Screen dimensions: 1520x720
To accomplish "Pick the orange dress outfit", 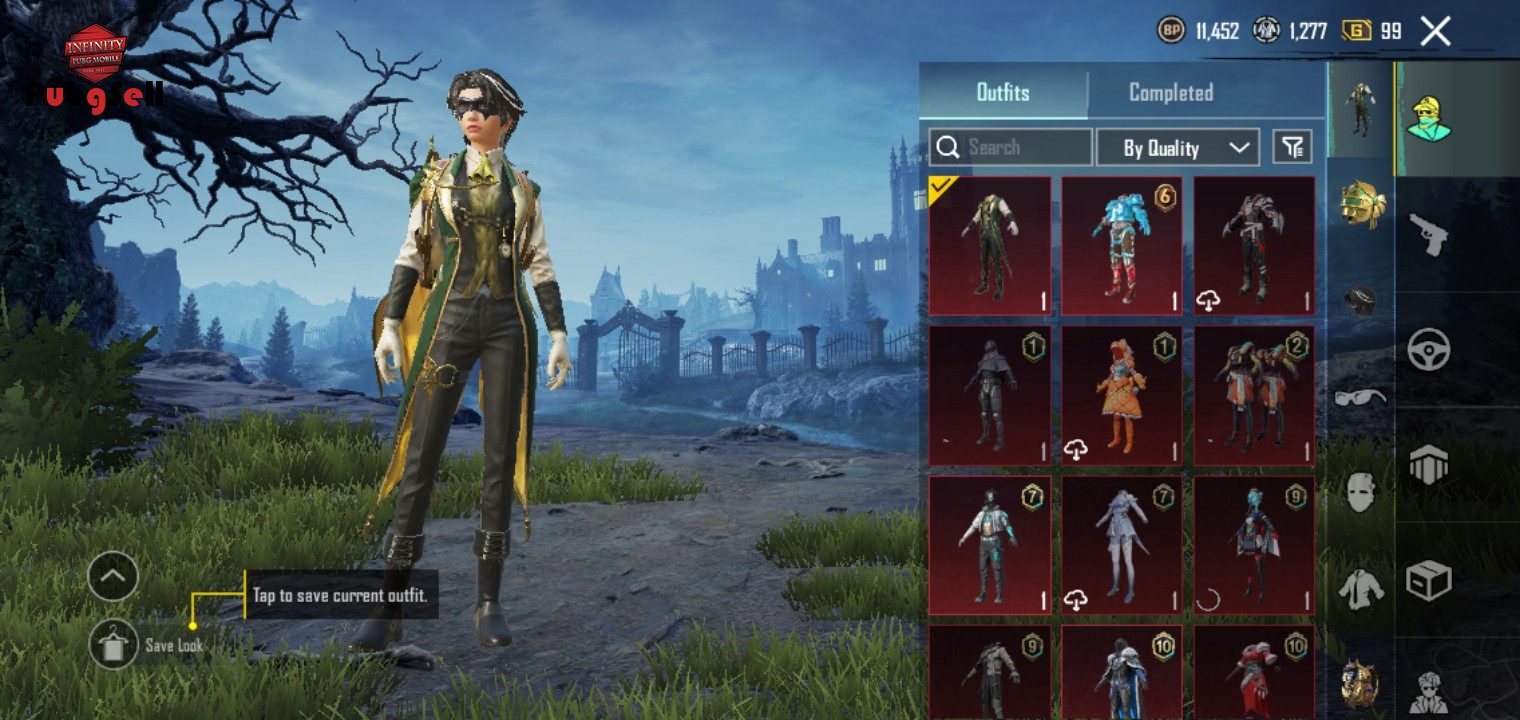I will [x=1121, y=396].
